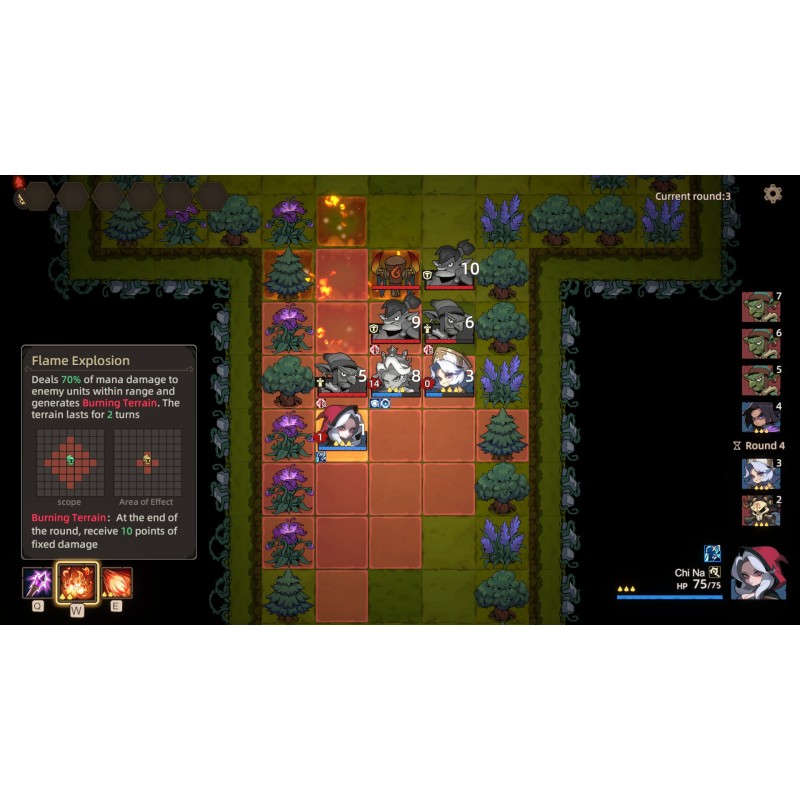Open Chi Na's large character portrait
The width and height of the screenshot is (800, 800).
pos(757,573)
